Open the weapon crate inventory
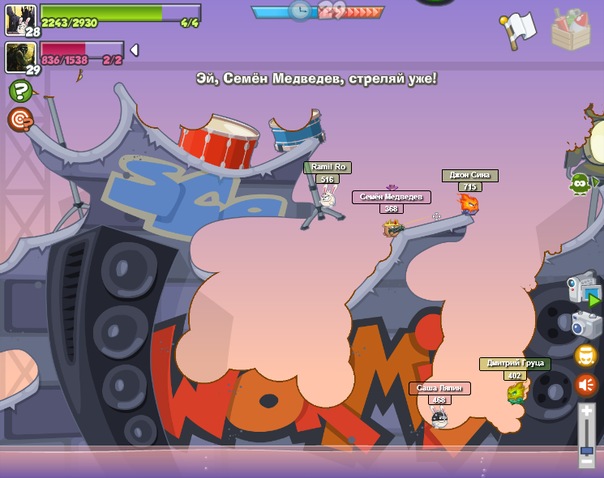This screenshot has width=604, height=478. tap(571, 28)
